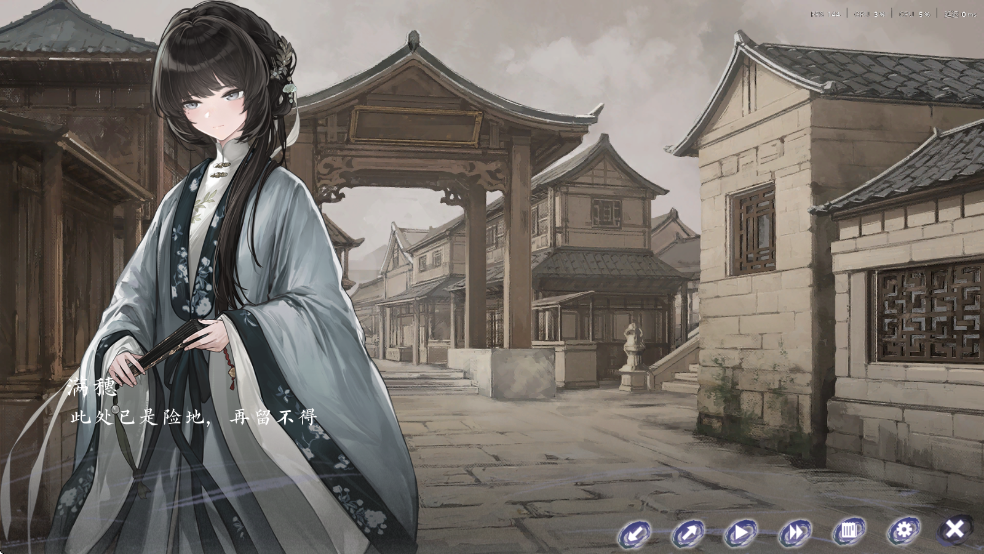Viewport: 984px width, 554px height.
Task: Start auto-play with the play triangle button
Action: (741, 532)
